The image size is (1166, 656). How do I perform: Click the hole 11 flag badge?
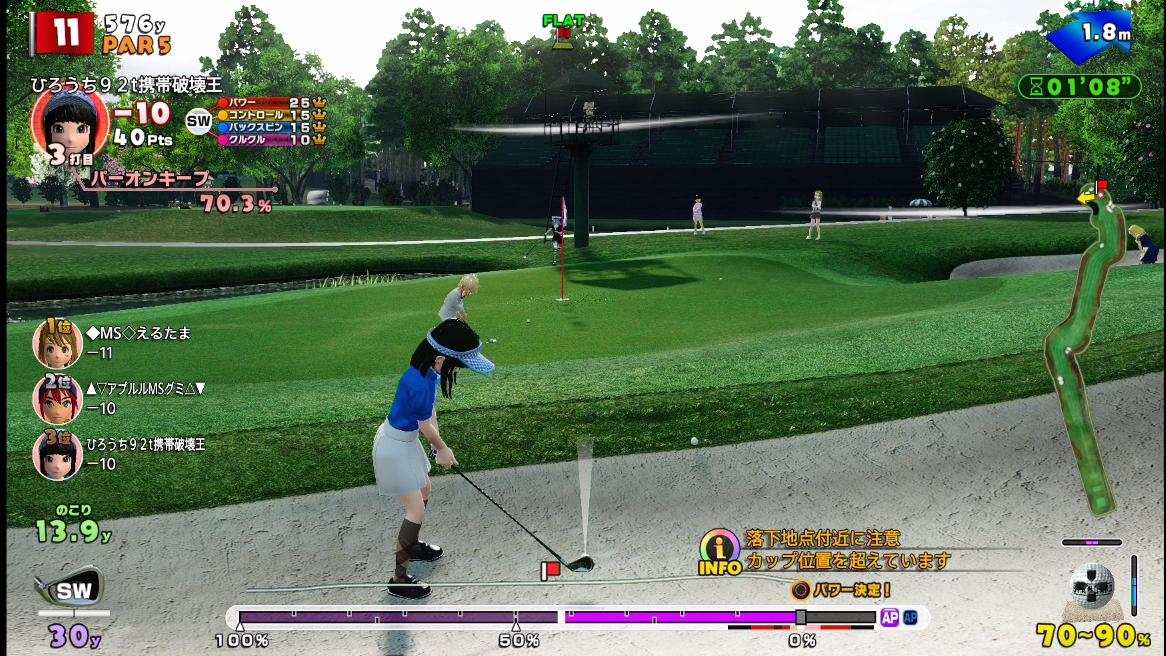coord(62,33)
